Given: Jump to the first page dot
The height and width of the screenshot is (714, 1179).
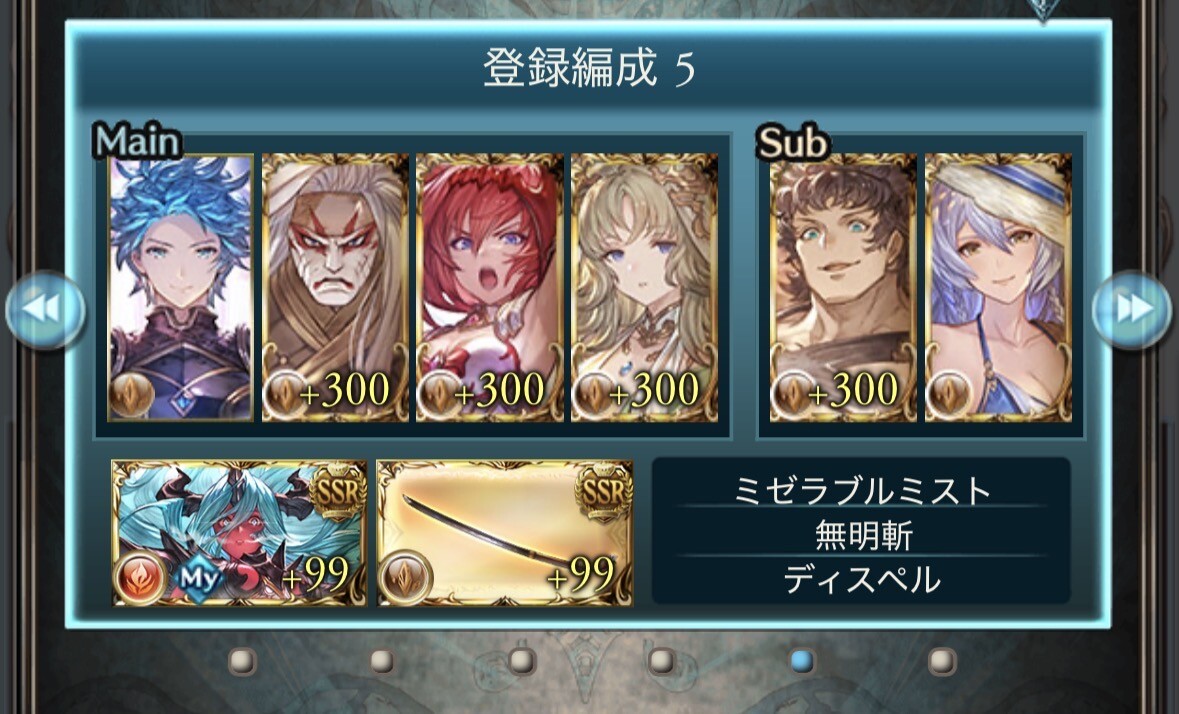Looking at the screenshot, I should pyautogui.click(x=241, y=661).
